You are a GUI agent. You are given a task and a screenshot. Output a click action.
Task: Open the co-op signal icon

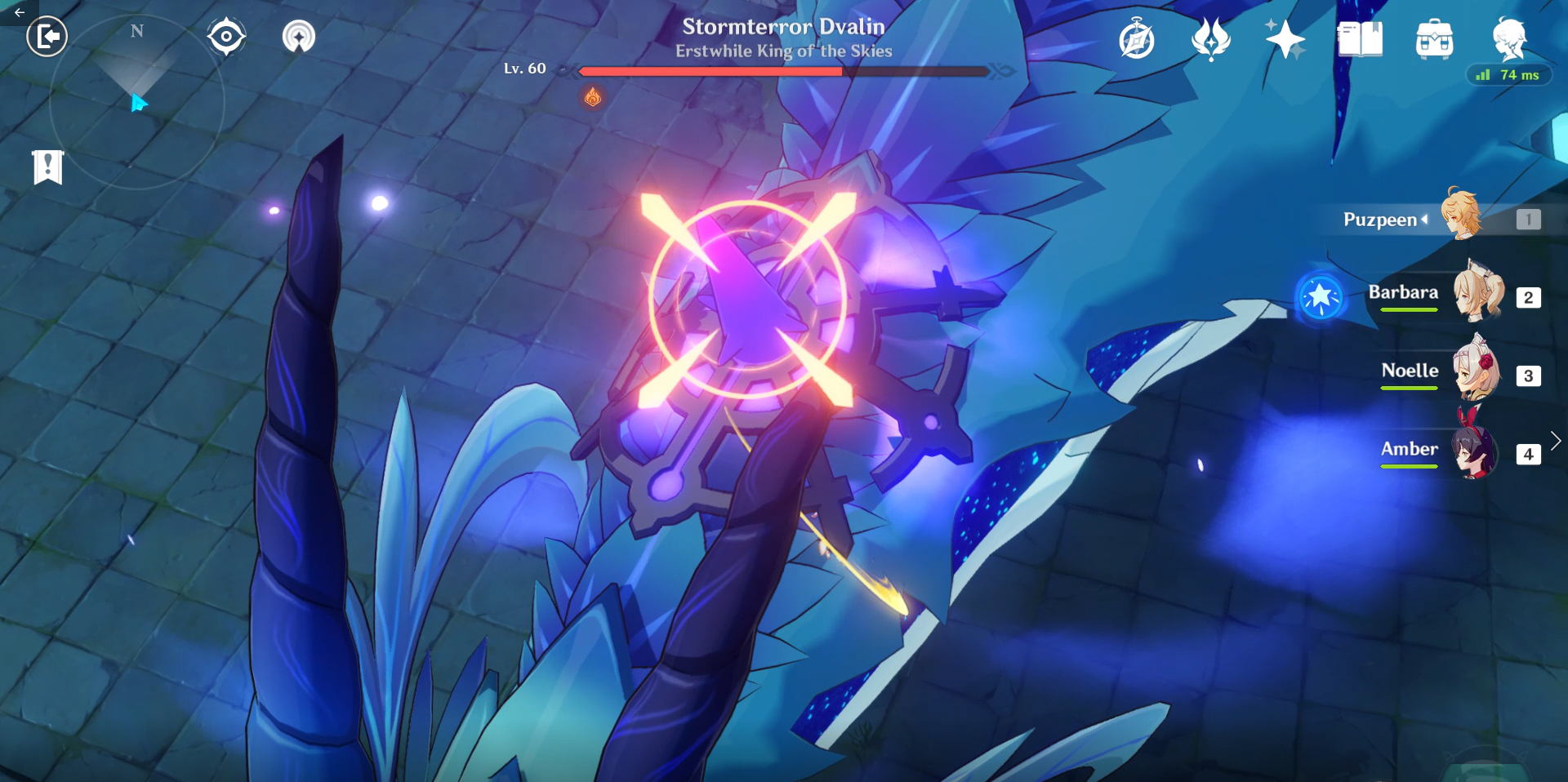coord(299,37)
